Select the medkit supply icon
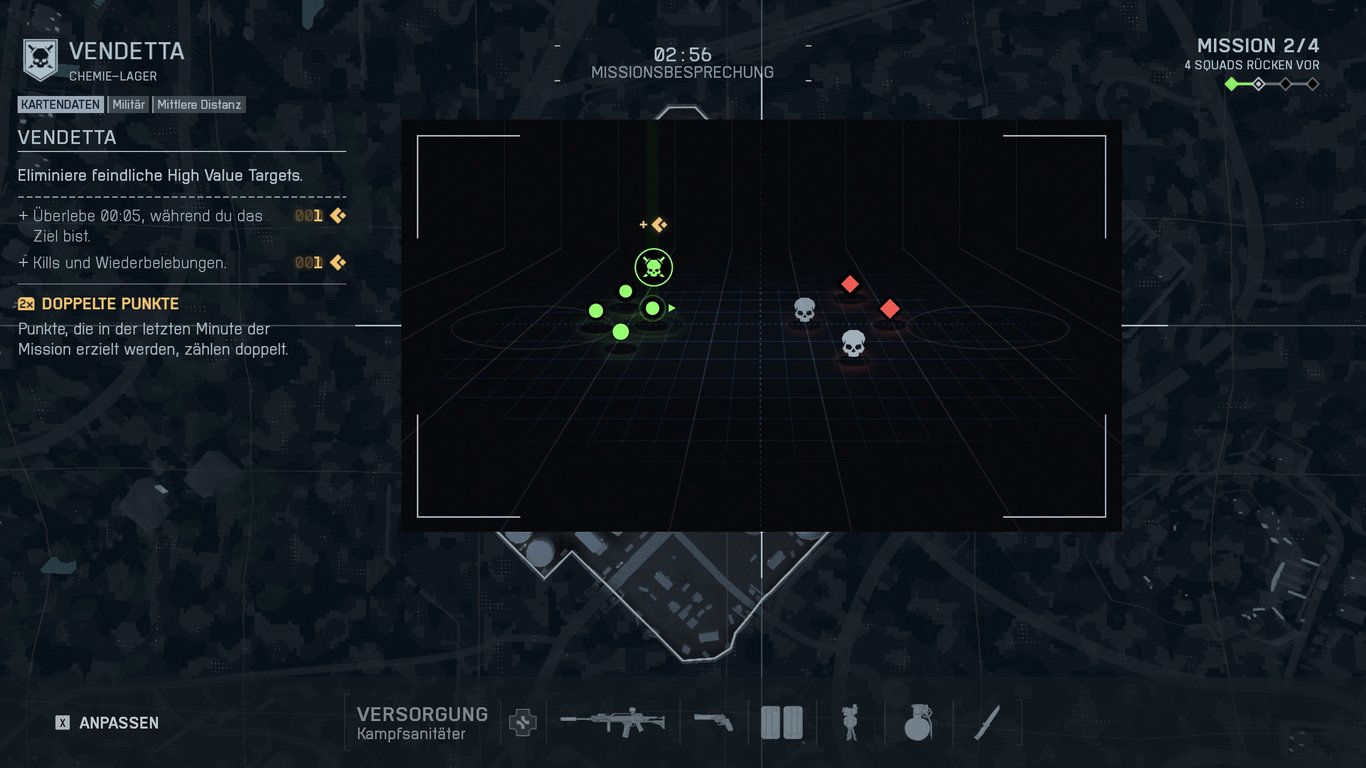 pyautogui.click(x=520, y=721)
